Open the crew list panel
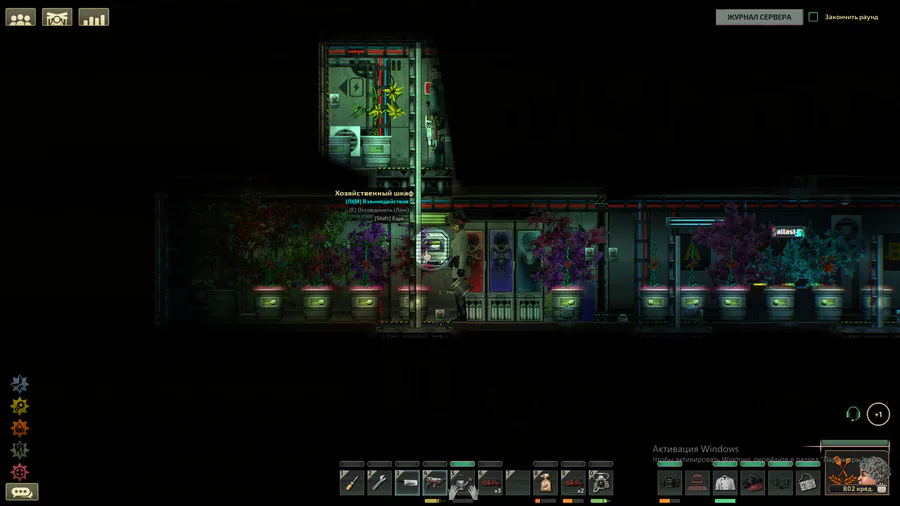Screen dimensions: 900x506 pyautogui.click(x=20, y=17)
